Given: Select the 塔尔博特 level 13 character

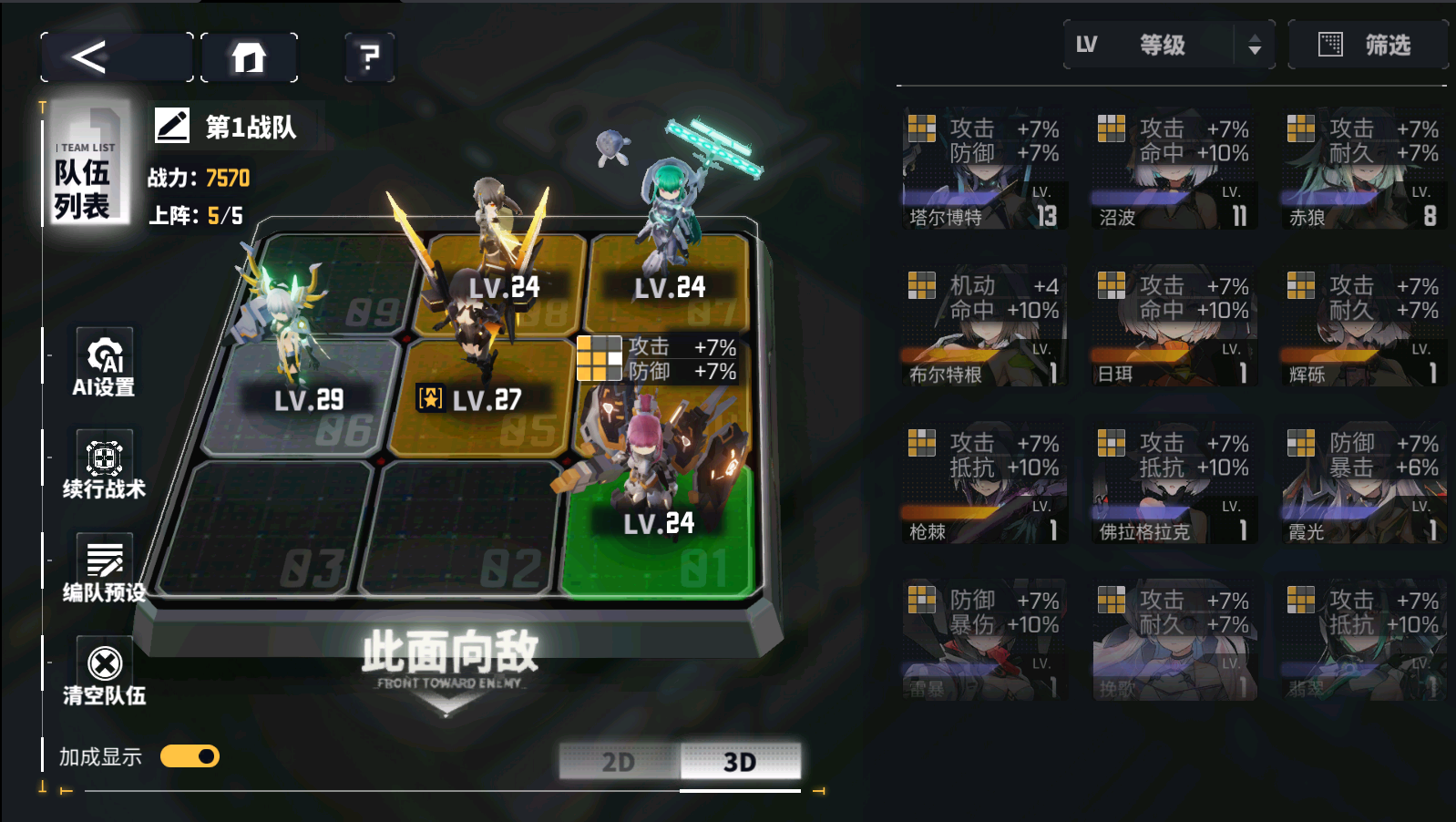Looking at the screenshot, I should [984, 169].
